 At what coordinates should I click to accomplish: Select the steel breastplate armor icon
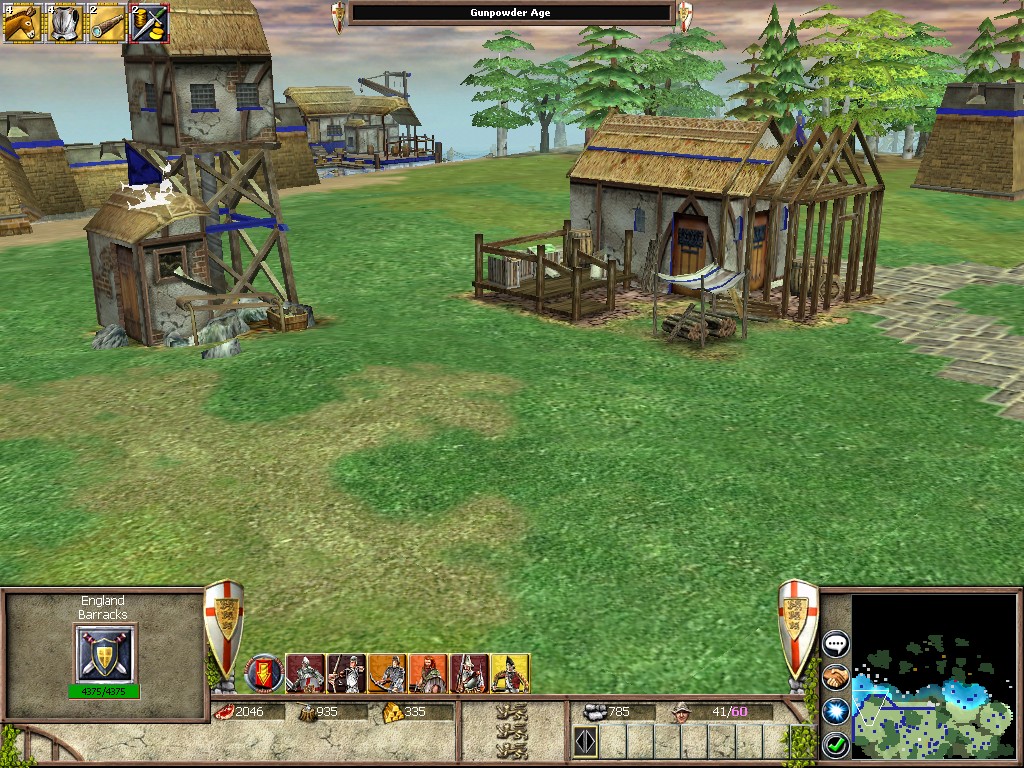(64, 22)
